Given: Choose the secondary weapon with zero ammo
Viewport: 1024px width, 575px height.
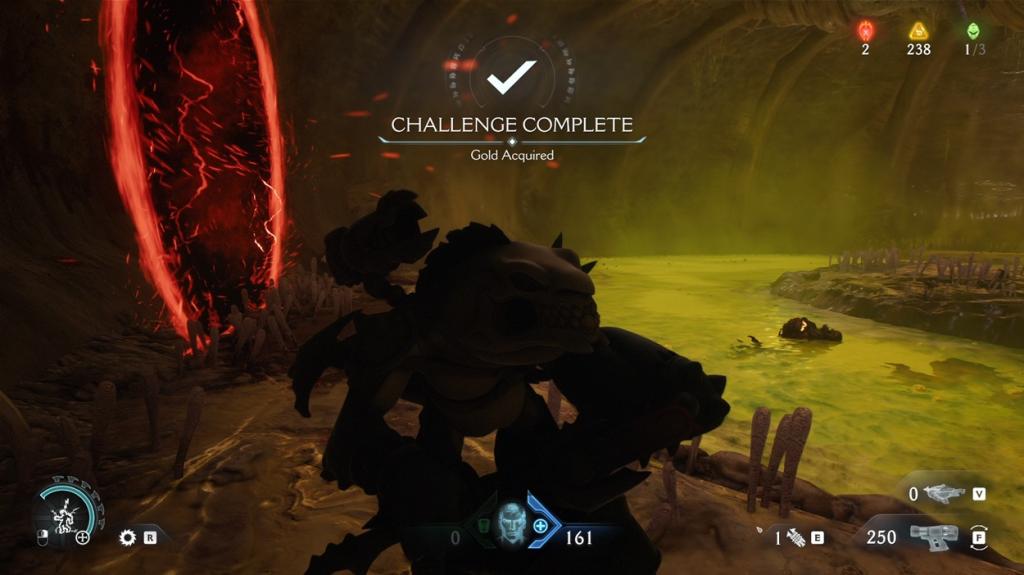Looking at the screenshot, I should 944,493.
